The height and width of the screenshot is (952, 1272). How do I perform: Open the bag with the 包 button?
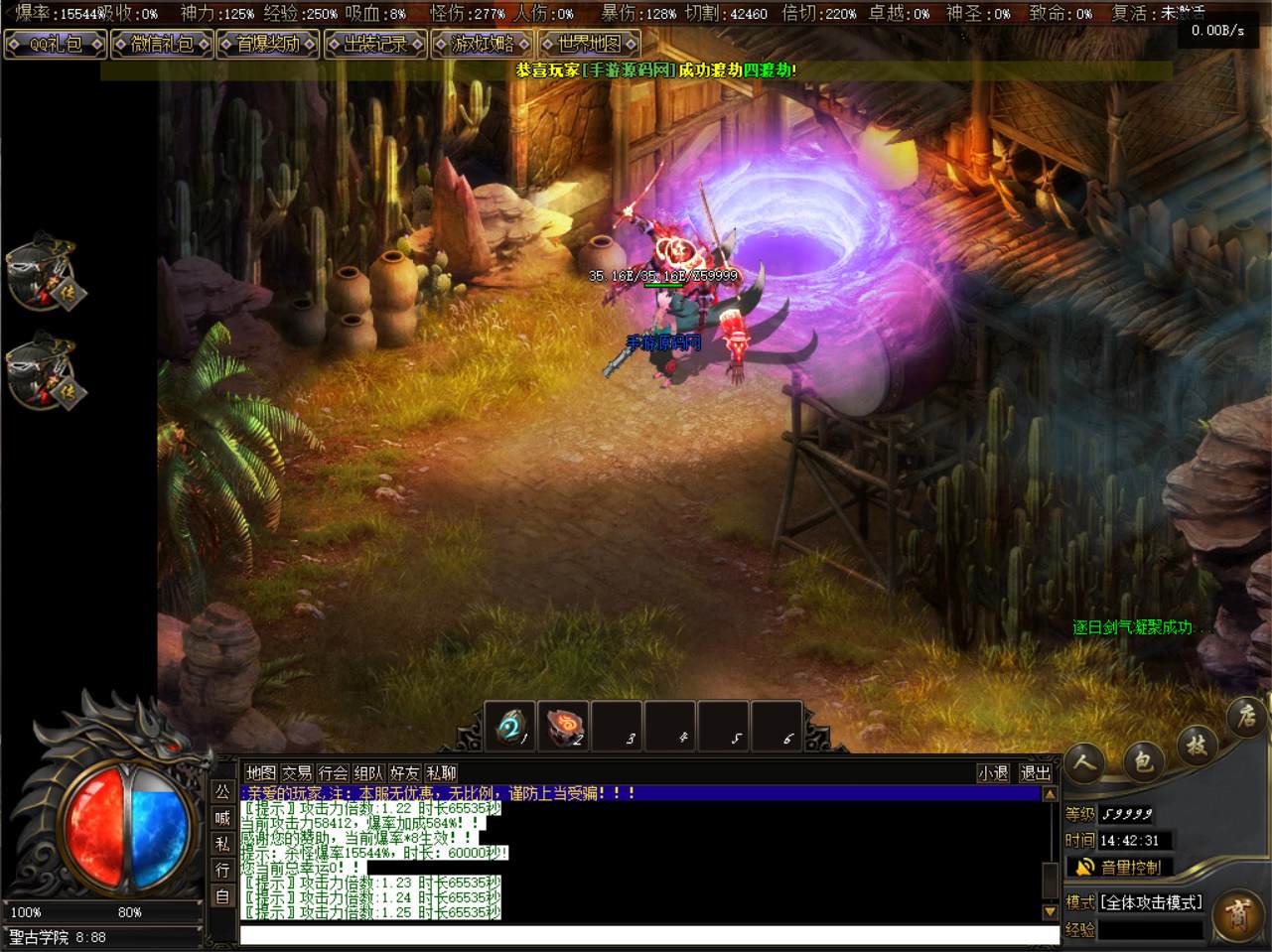1143,762
